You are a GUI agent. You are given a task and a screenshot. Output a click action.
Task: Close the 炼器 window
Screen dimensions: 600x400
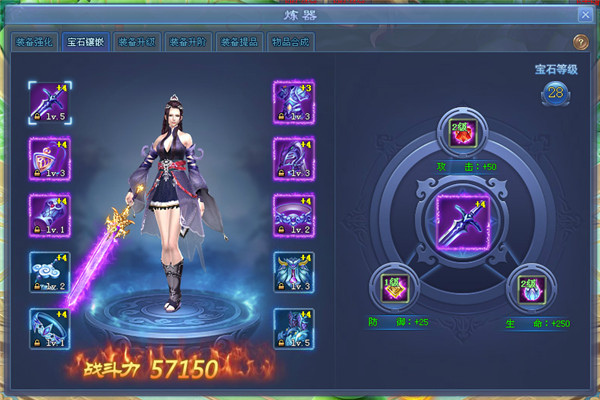pos(584,15)
